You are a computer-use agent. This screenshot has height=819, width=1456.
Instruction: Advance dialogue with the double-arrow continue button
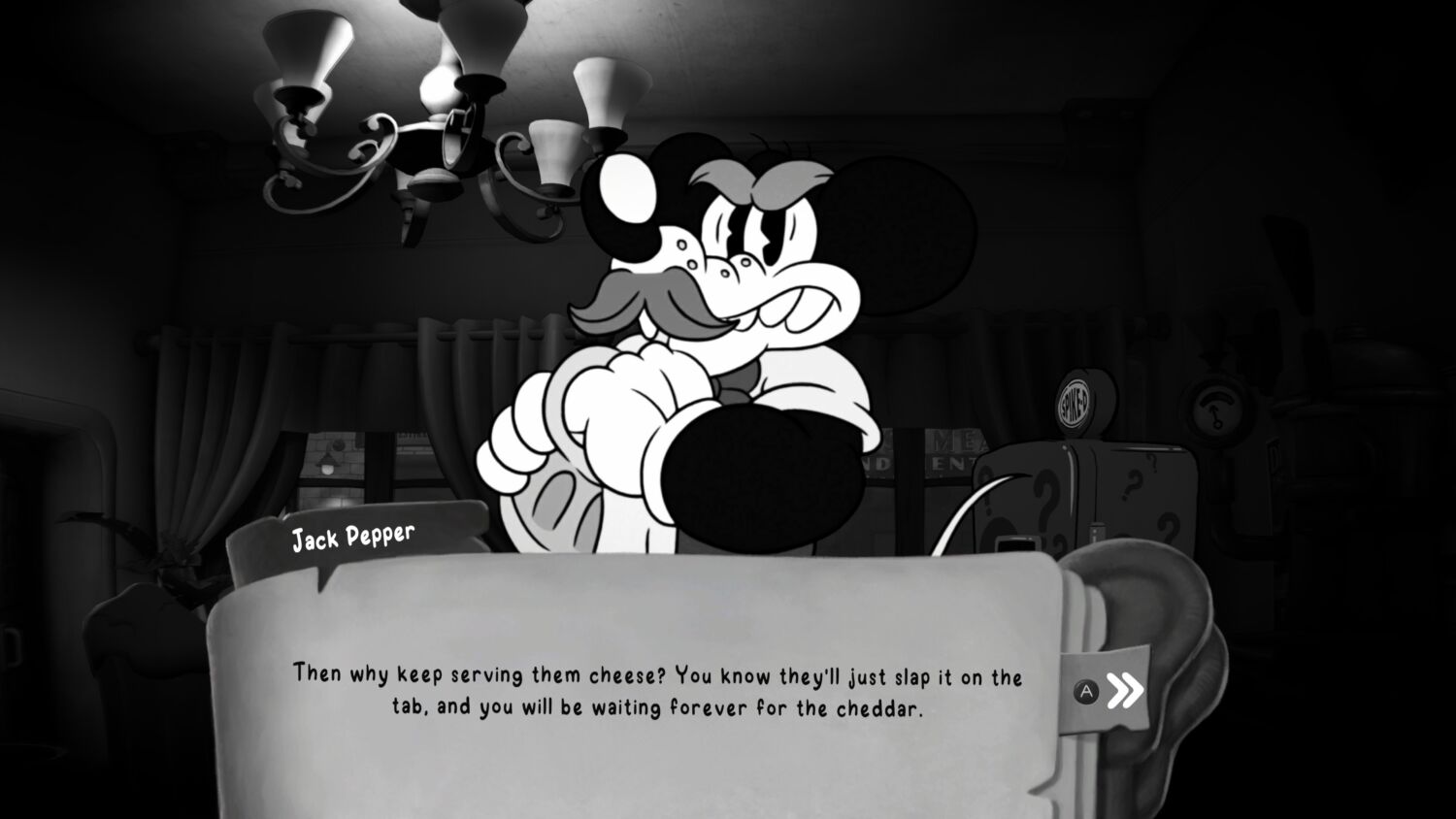click(1124, 691)
